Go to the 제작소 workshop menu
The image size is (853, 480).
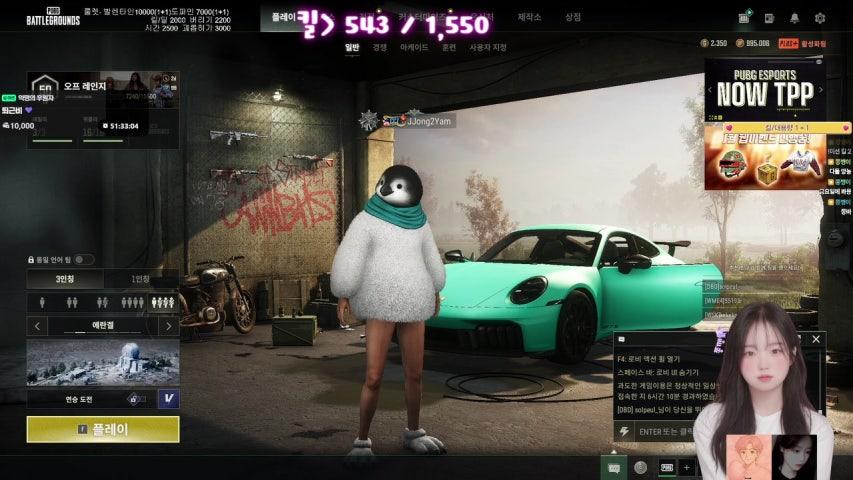pyautogui.click(x=529, y=17)
